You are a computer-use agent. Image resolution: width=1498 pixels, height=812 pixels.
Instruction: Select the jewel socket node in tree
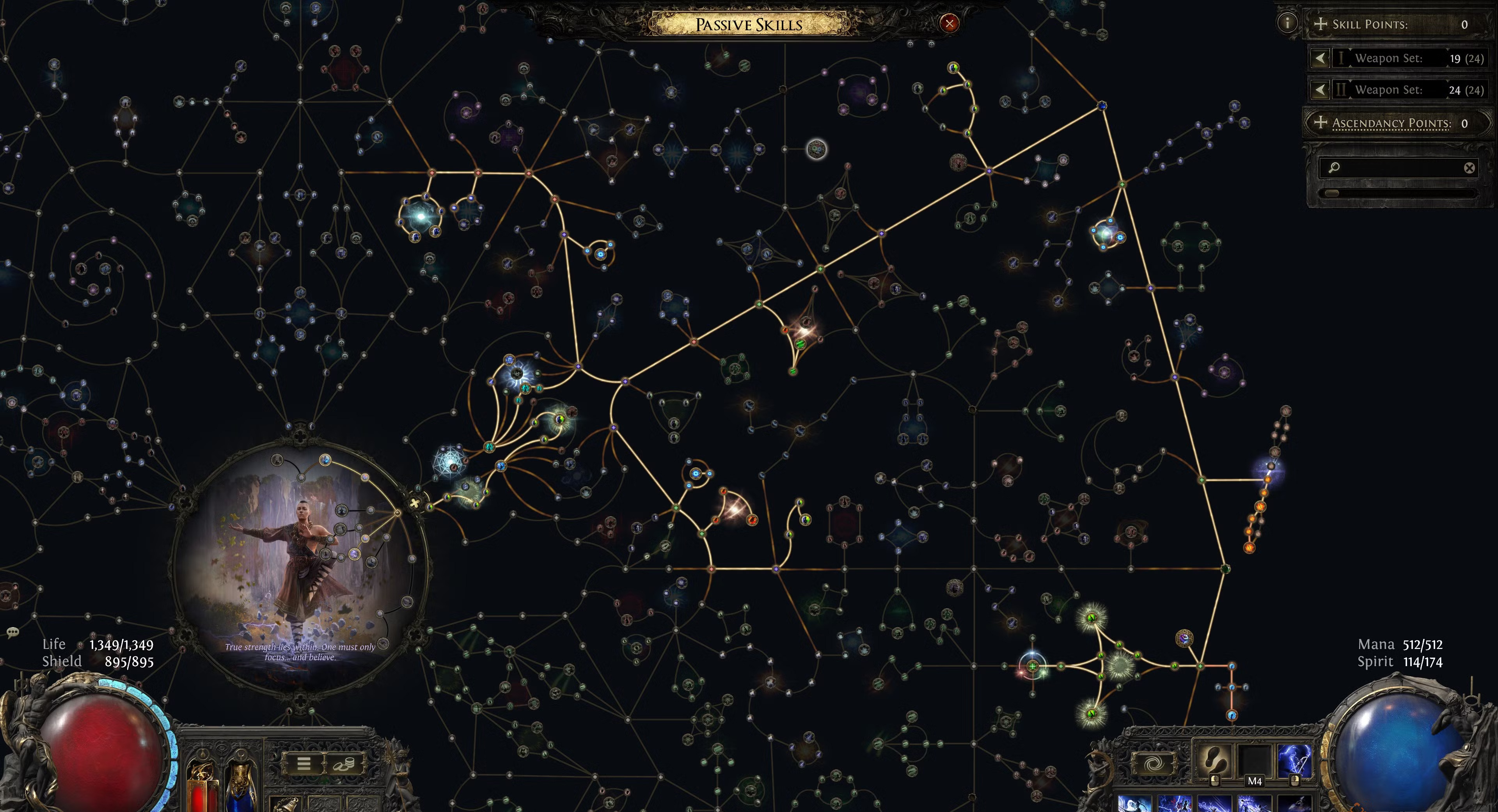click(x=816, y=150)
